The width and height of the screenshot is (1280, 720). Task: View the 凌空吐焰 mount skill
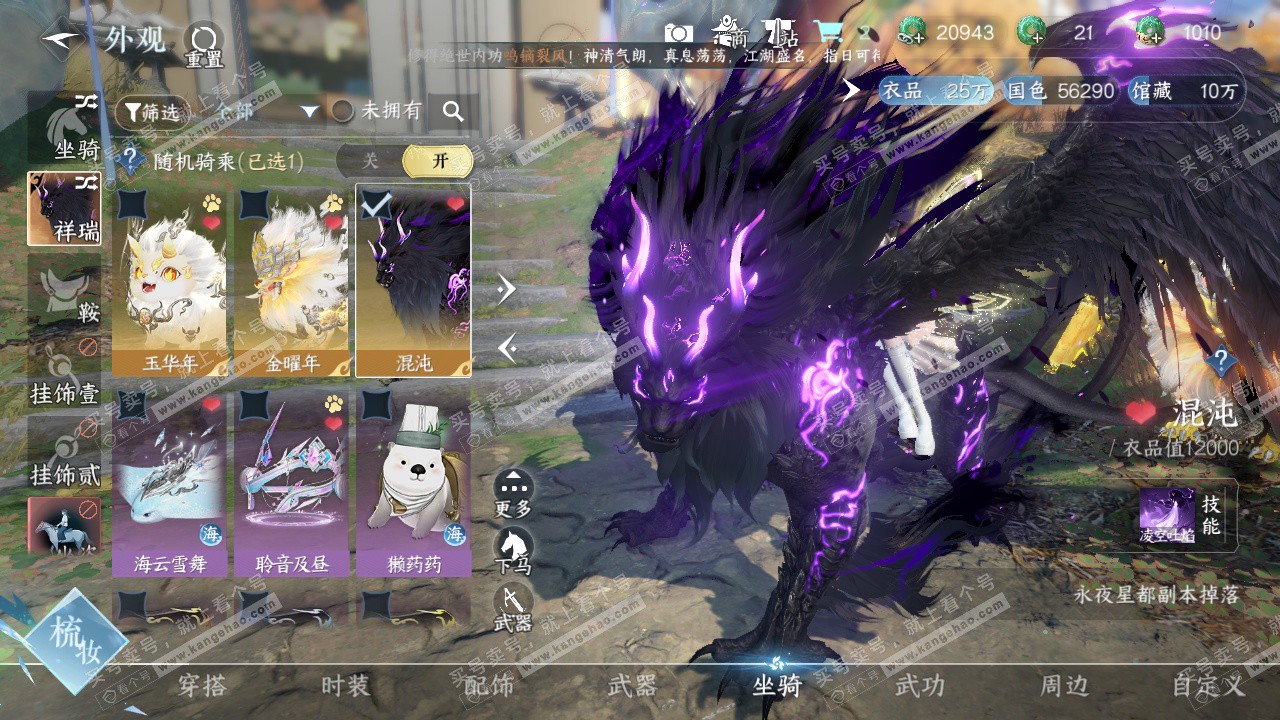click(1168, 514)
